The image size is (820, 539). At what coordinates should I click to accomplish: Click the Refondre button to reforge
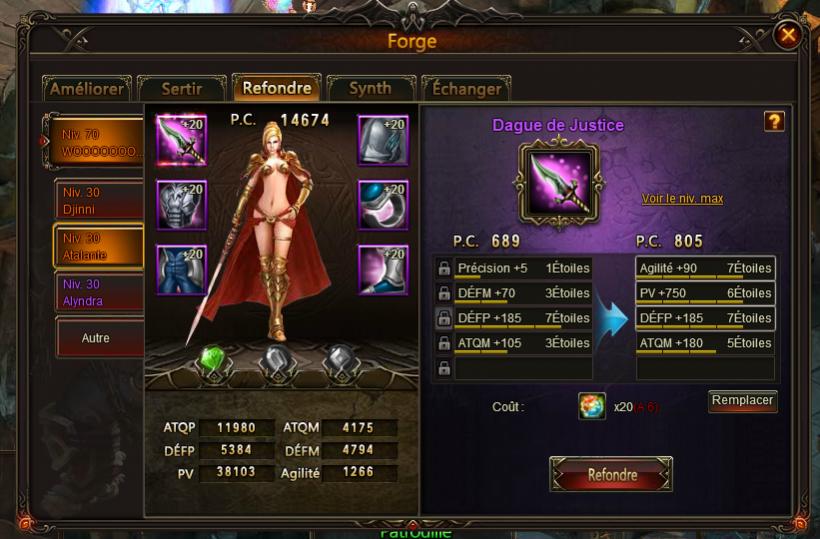pyautogui.click(x=611, y=475)
